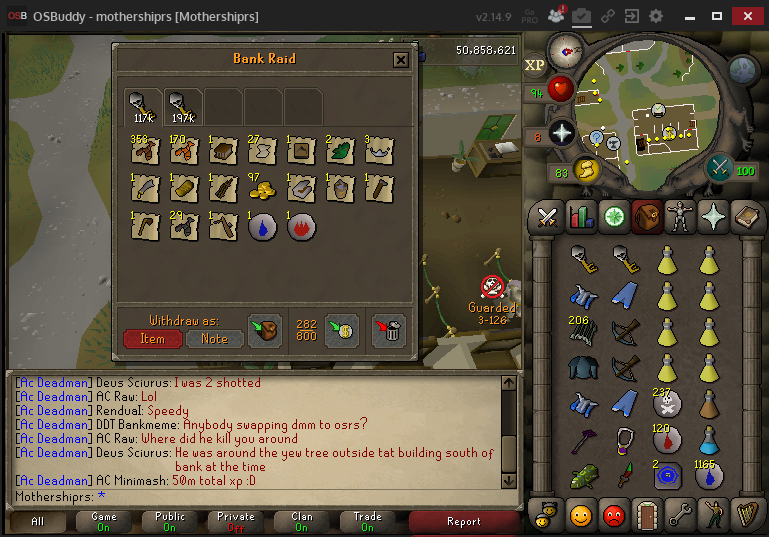The image size is (769, 537).
Task: Switch to the Skills stats tab
Action: [580, 216]
